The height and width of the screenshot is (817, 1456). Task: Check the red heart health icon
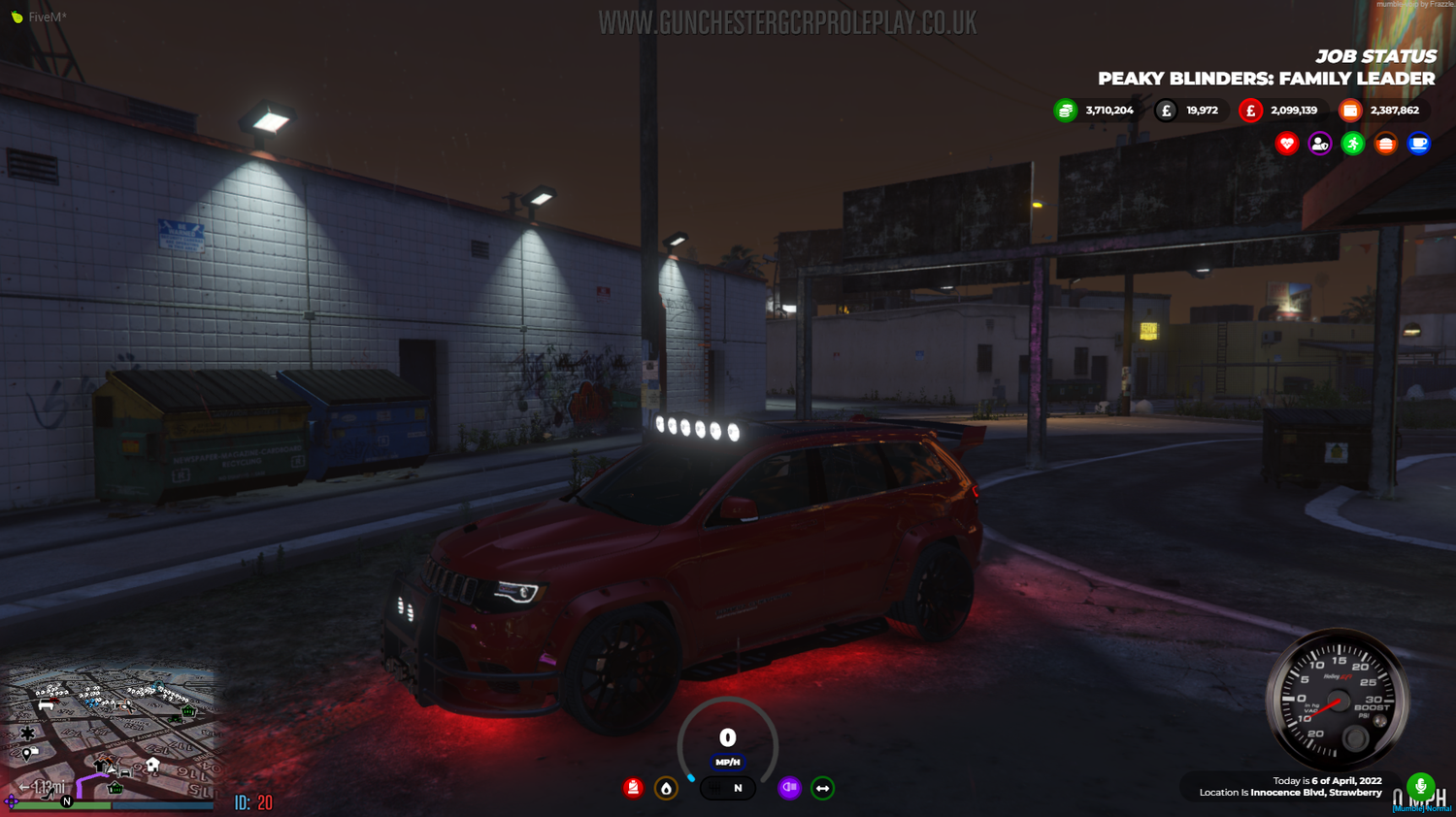click(1285, 144)
